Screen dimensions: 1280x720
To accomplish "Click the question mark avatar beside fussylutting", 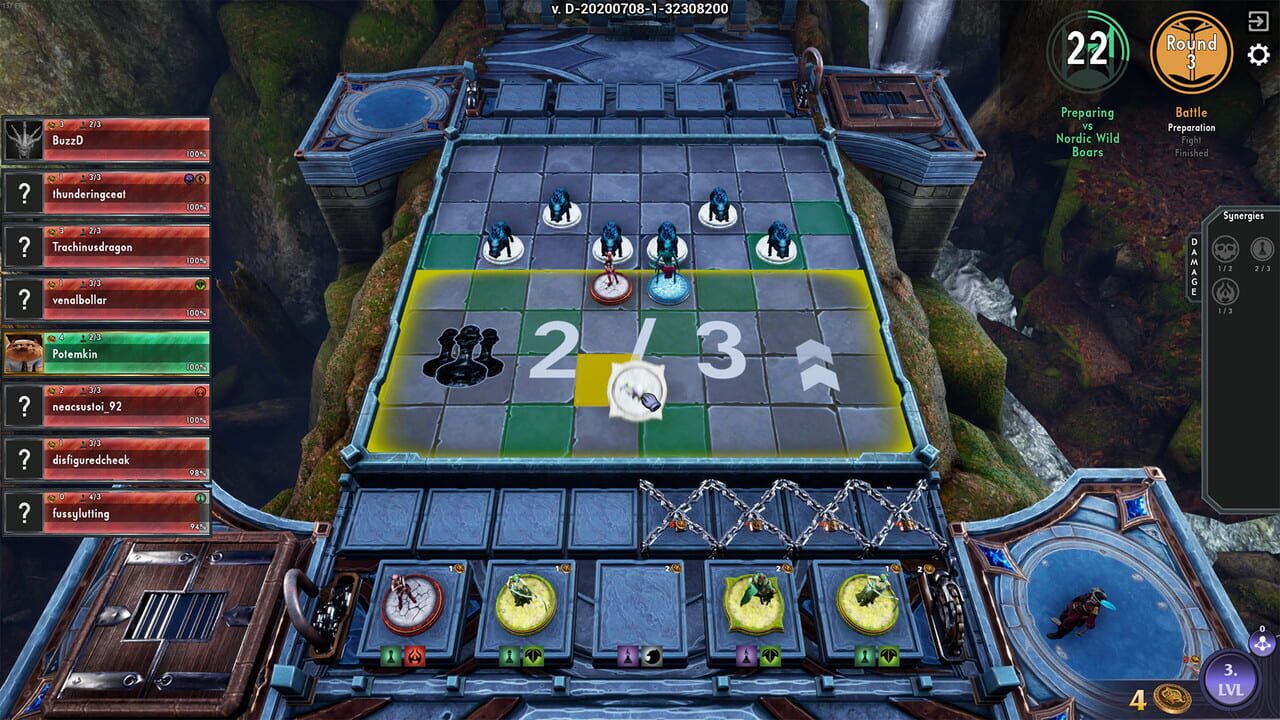I will coord(22,512).
